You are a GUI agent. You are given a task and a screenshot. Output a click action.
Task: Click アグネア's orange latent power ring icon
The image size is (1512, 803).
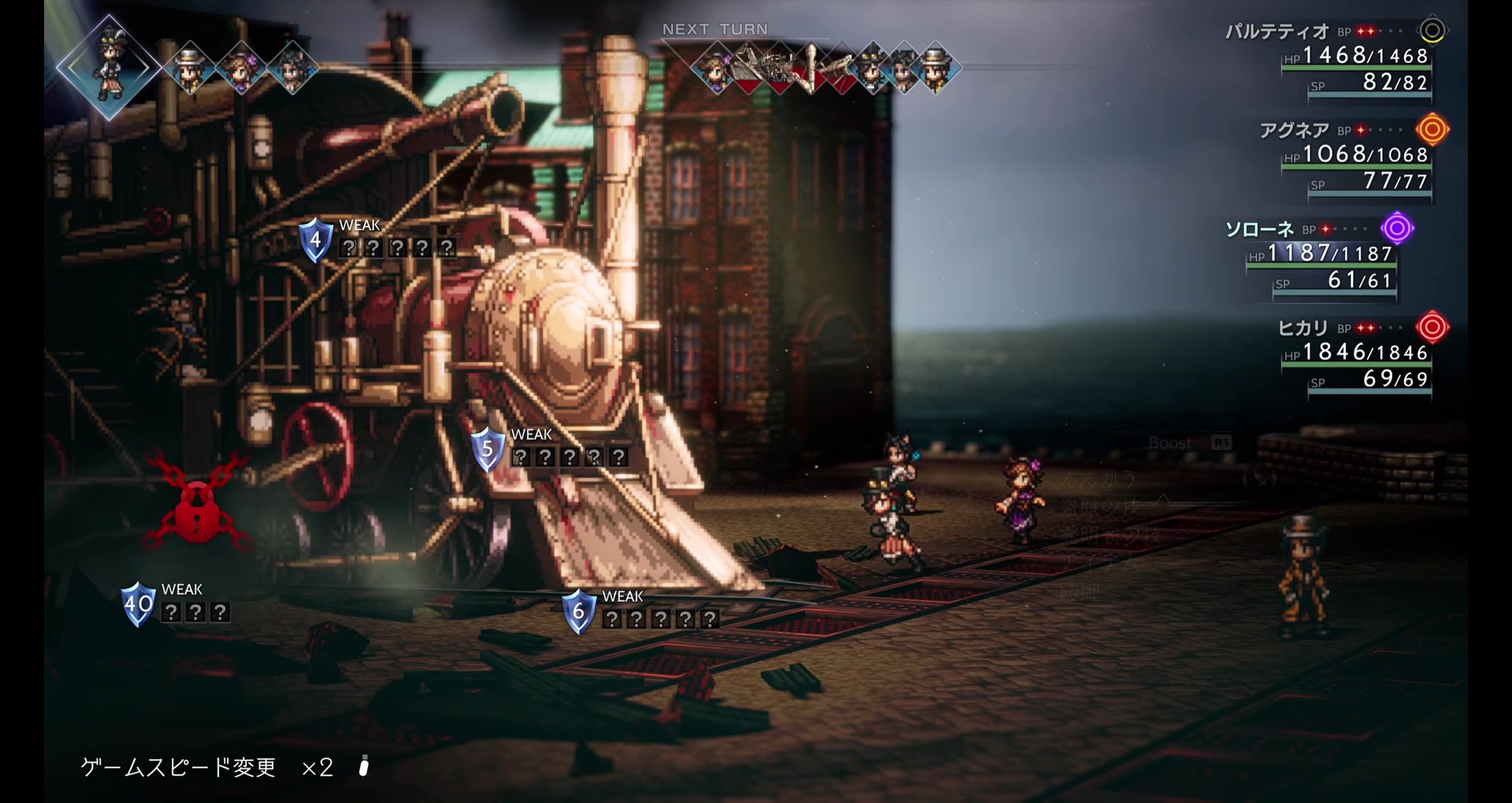coord(1432,129)
